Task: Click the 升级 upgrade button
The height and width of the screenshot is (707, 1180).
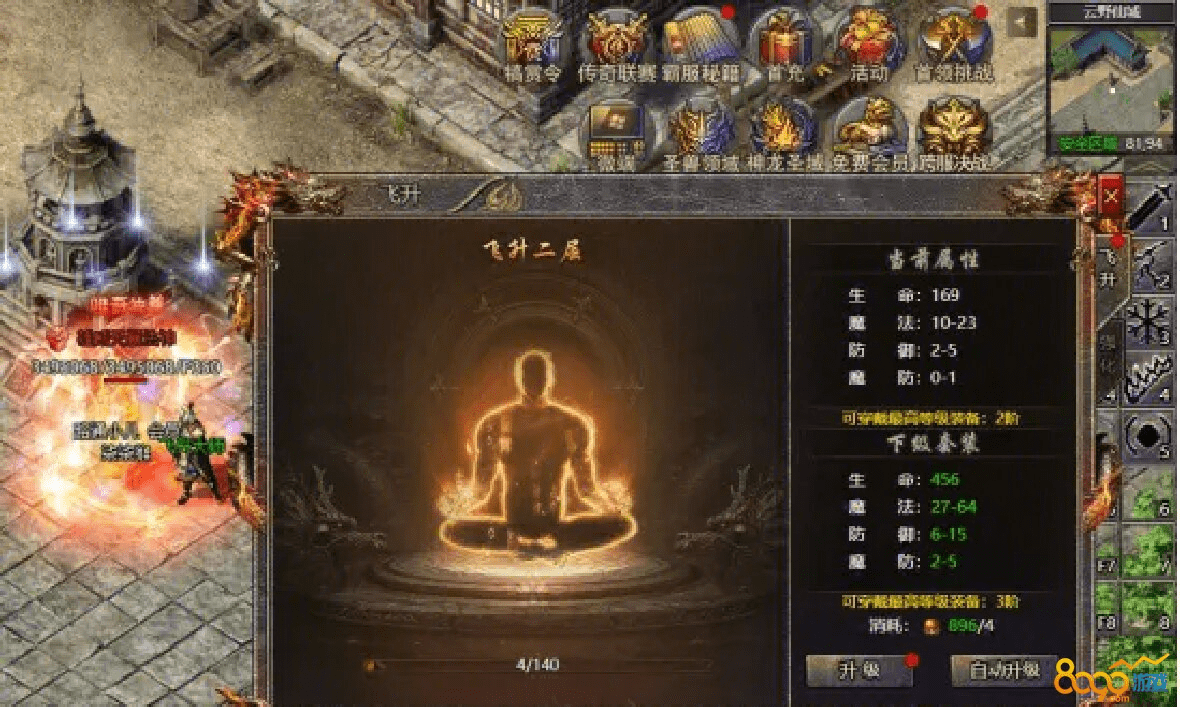Action: coord(859,670)
